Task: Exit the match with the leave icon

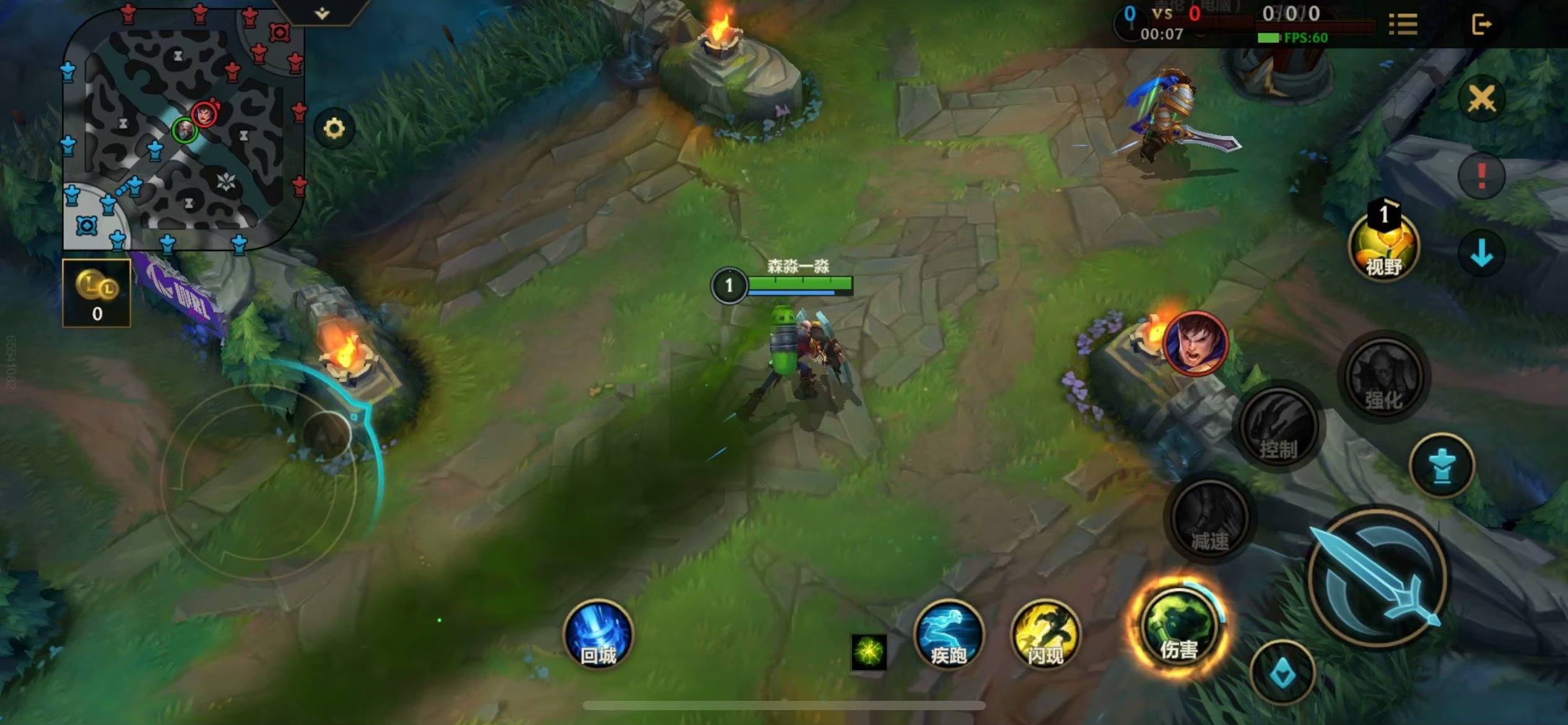Action: [x=1481, y=25]
